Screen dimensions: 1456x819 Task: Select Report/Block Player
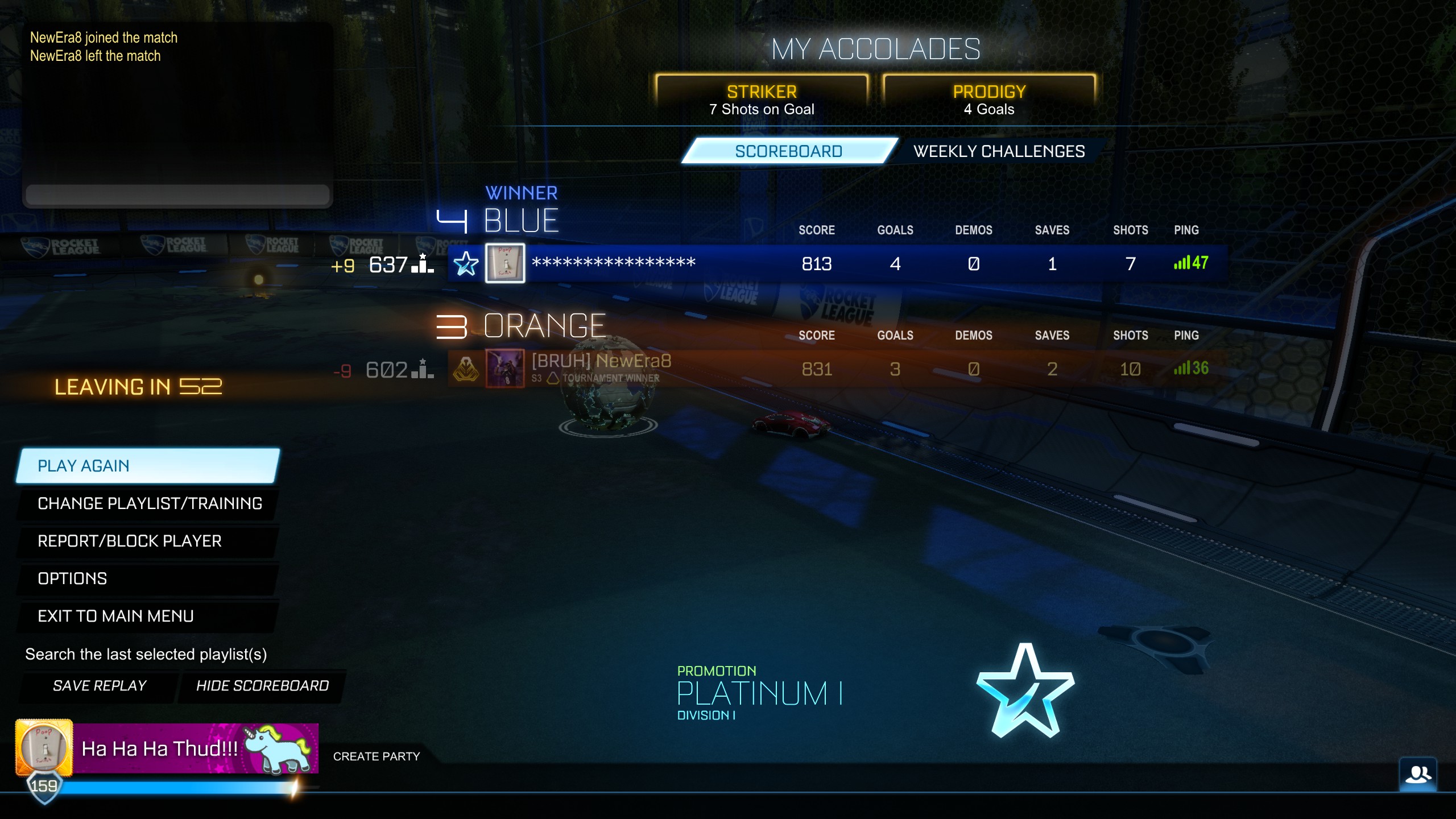[x=148, y=541]
